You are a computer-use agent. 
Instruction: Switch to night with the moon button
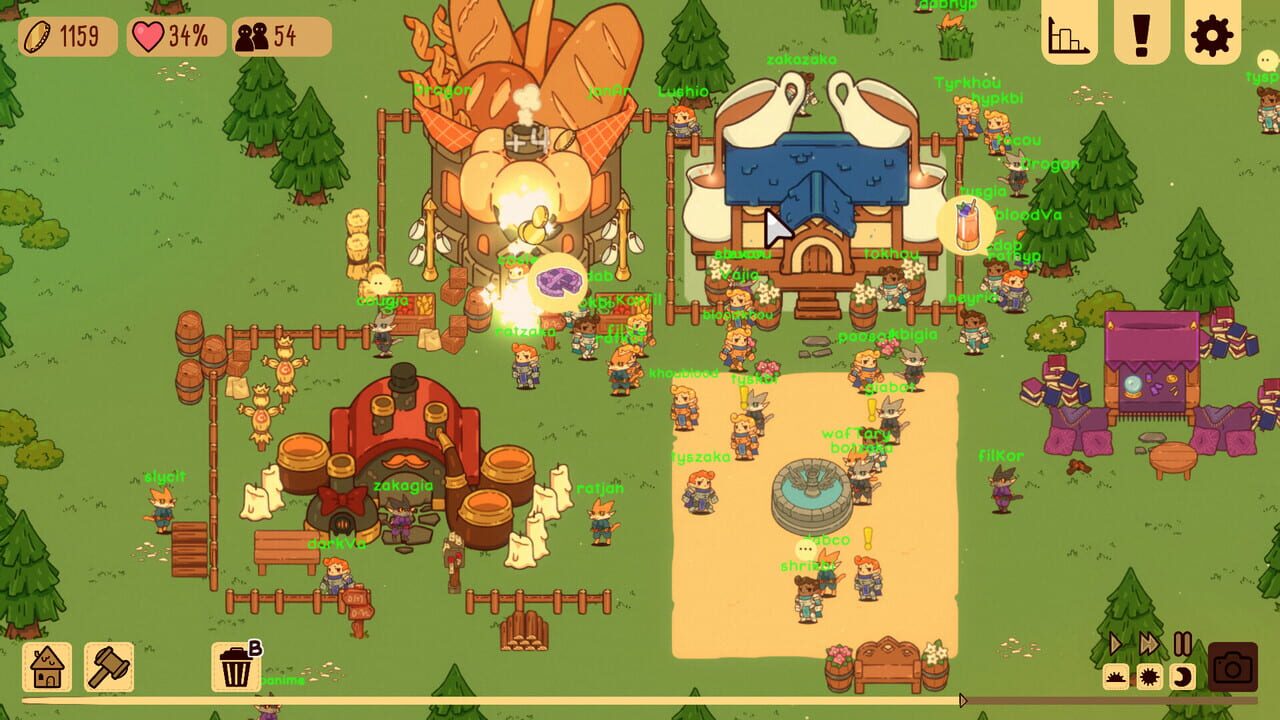pyautogui.click(x=1182, y=677)
